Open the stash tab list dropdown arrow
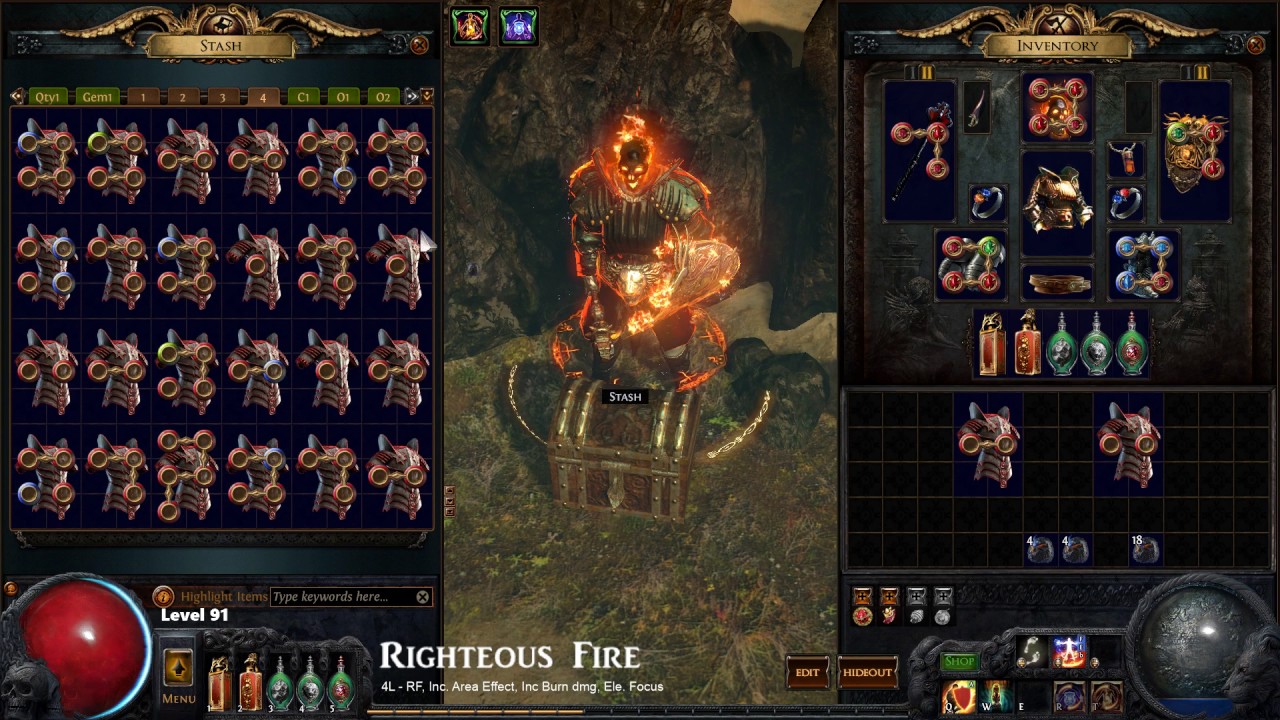Viewport: 1280px width, 720px height. (427, 96)
